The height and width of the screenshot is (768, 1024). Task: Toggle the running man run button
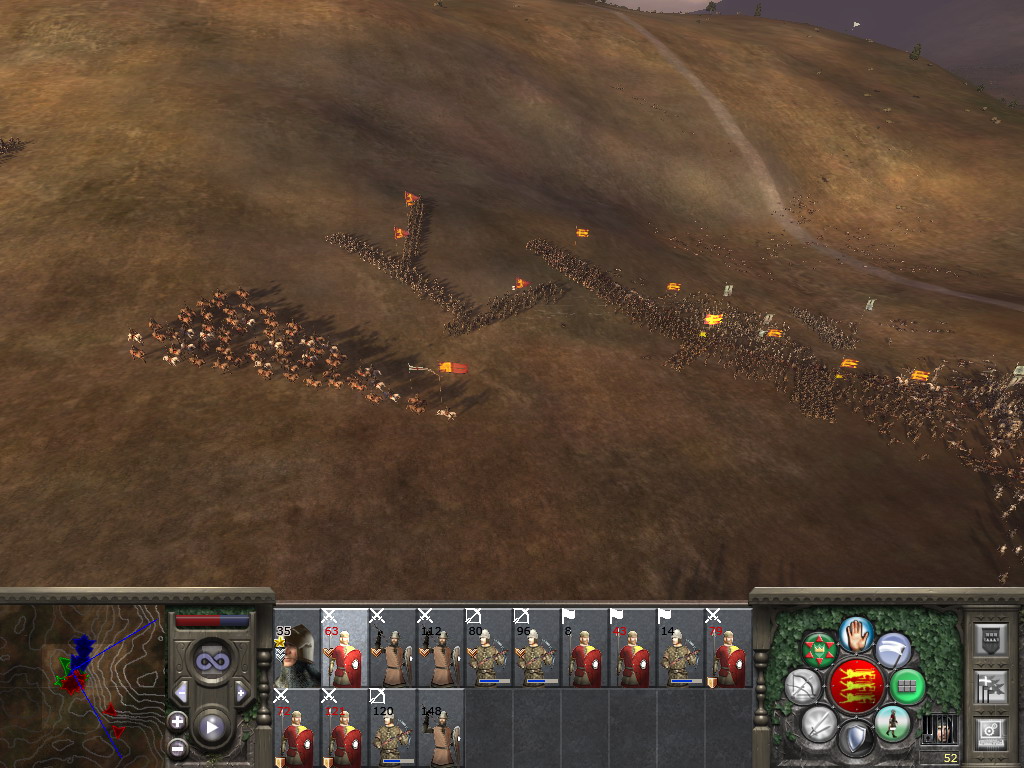(891, 722)
